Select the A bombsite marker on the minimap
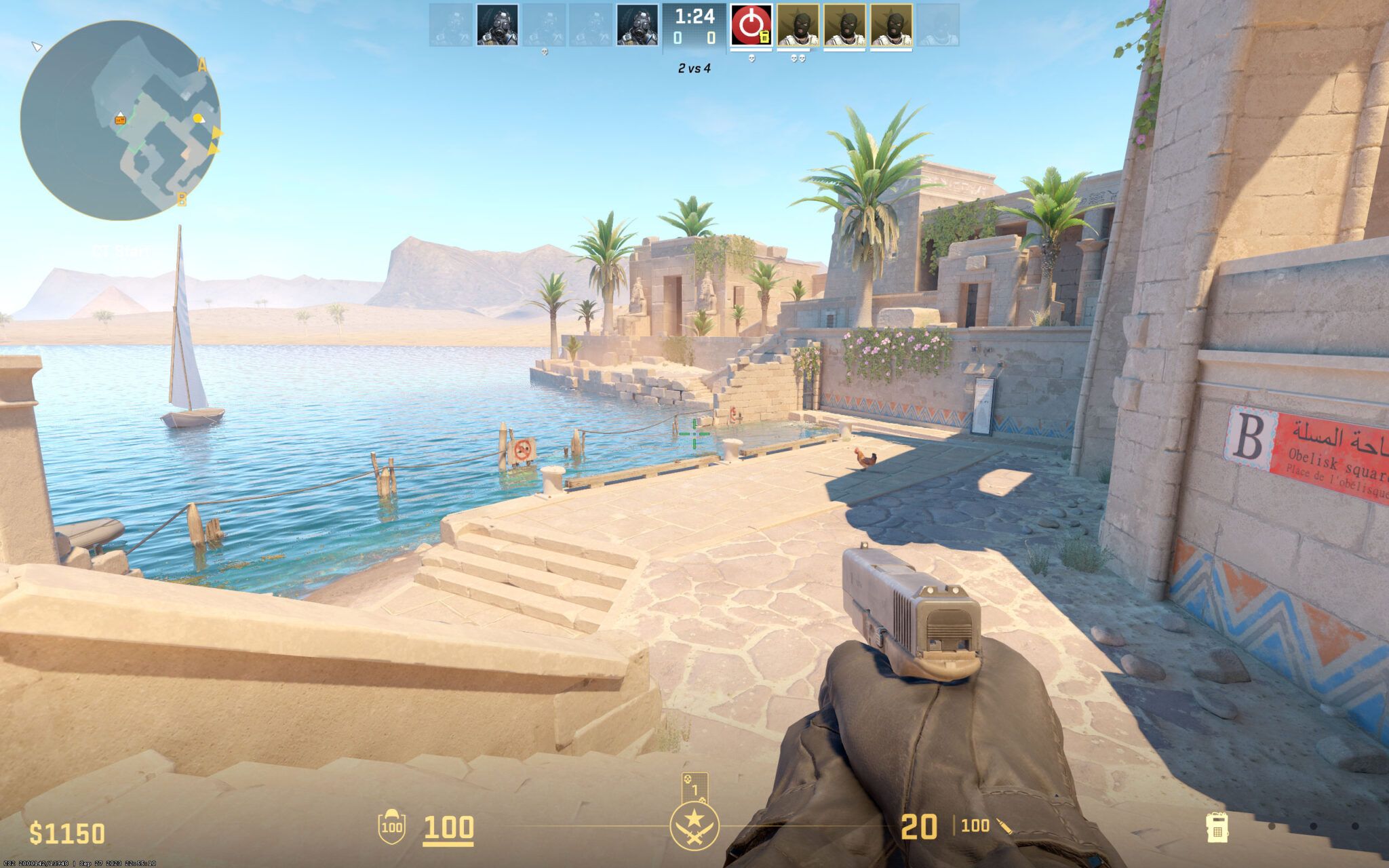Viewport: 1389px width, 868px height. pyautogui.click(x=202, y=65)
